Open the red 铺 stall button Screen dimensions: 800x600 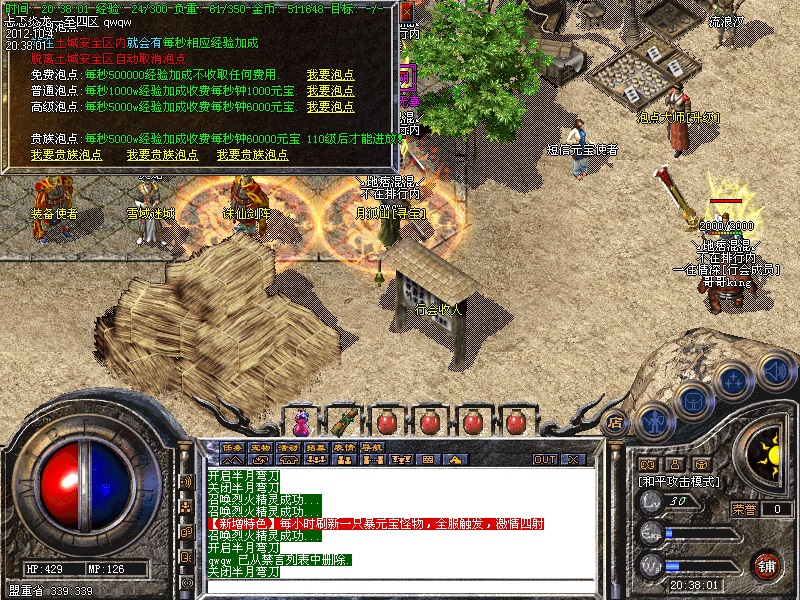[x=767, y=565]
